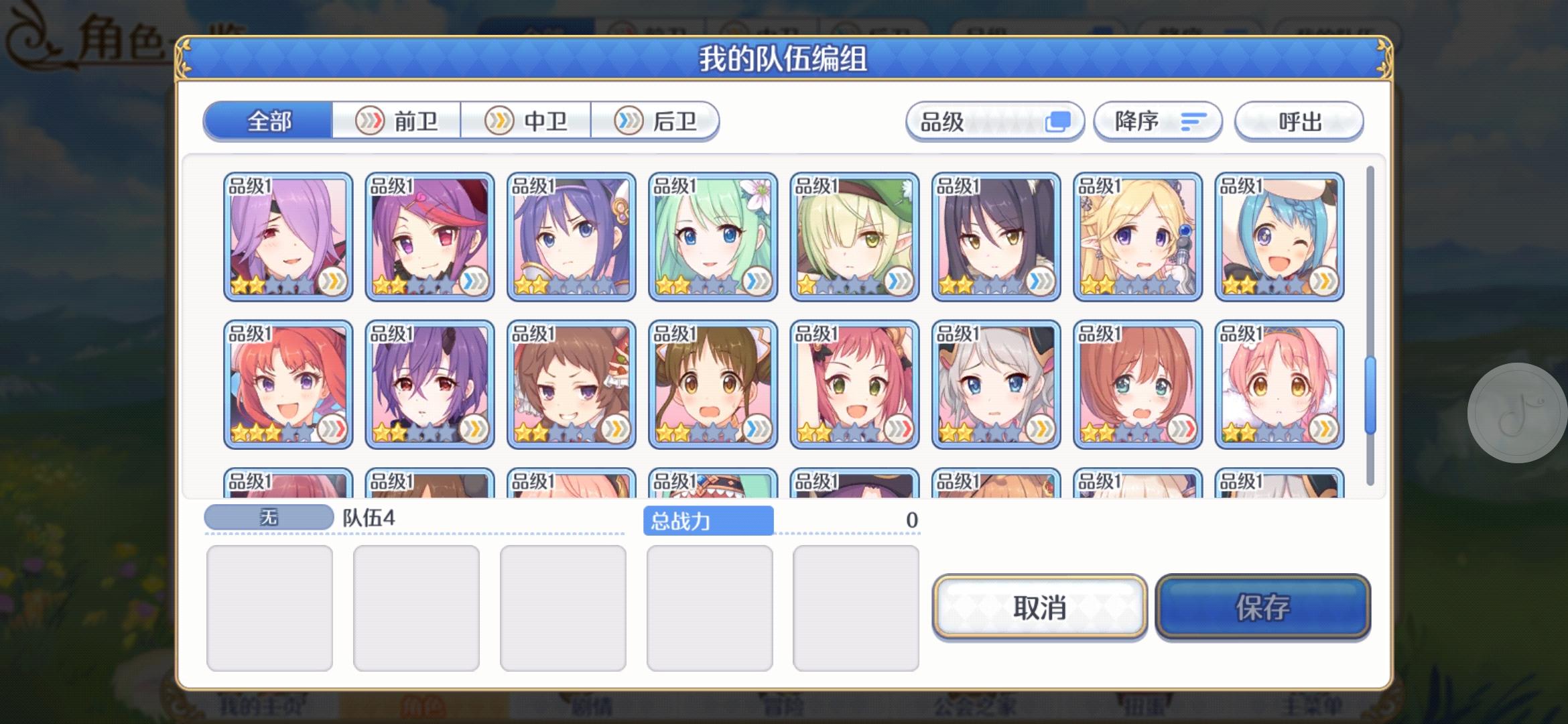Viewport: 1568px width, 724px height.
Task: Click the 后卫 position filter icon
Action: click(629, 120)
